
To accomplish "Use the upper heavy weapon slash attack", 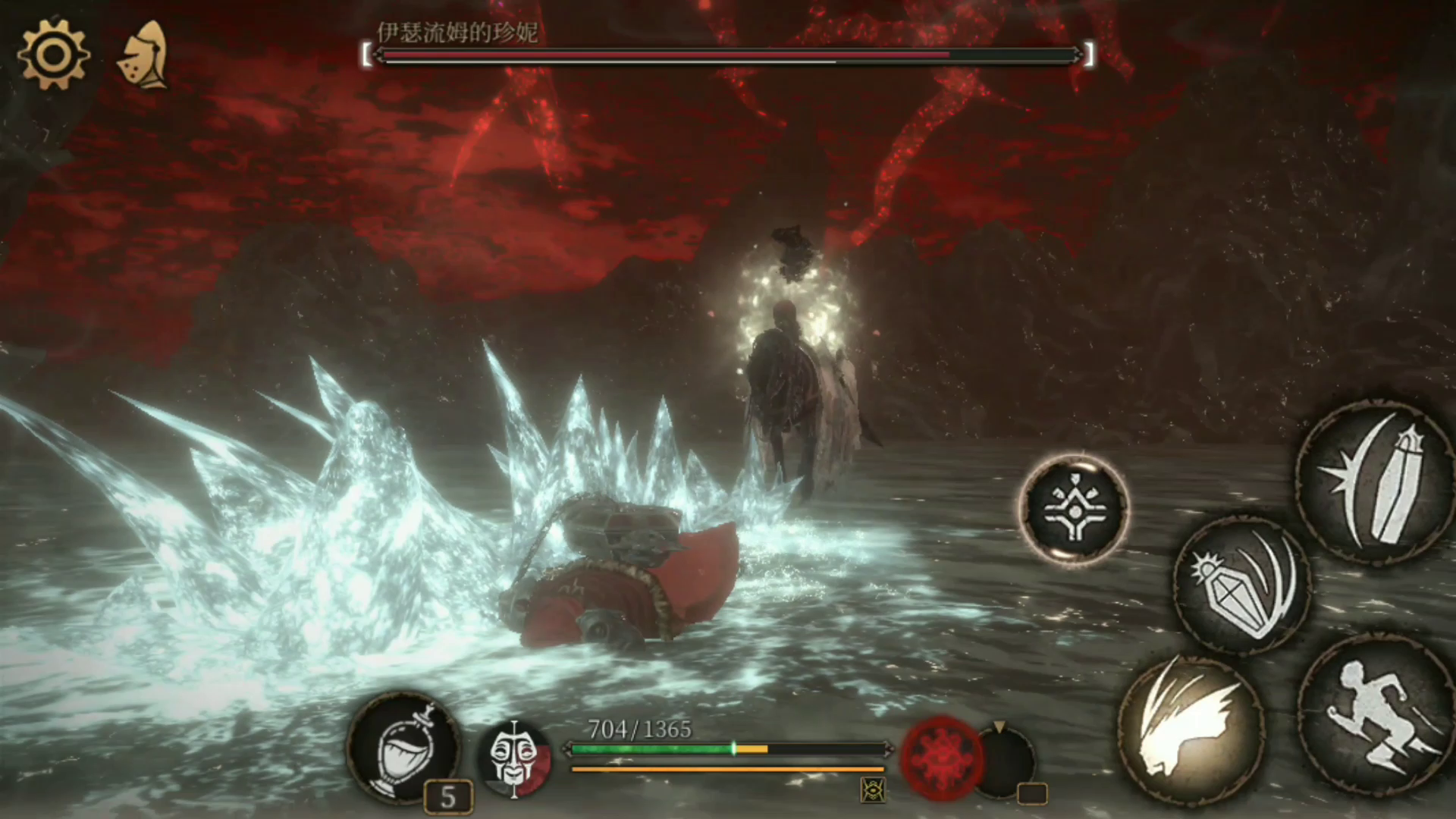I will click(x=1374, y=482).
